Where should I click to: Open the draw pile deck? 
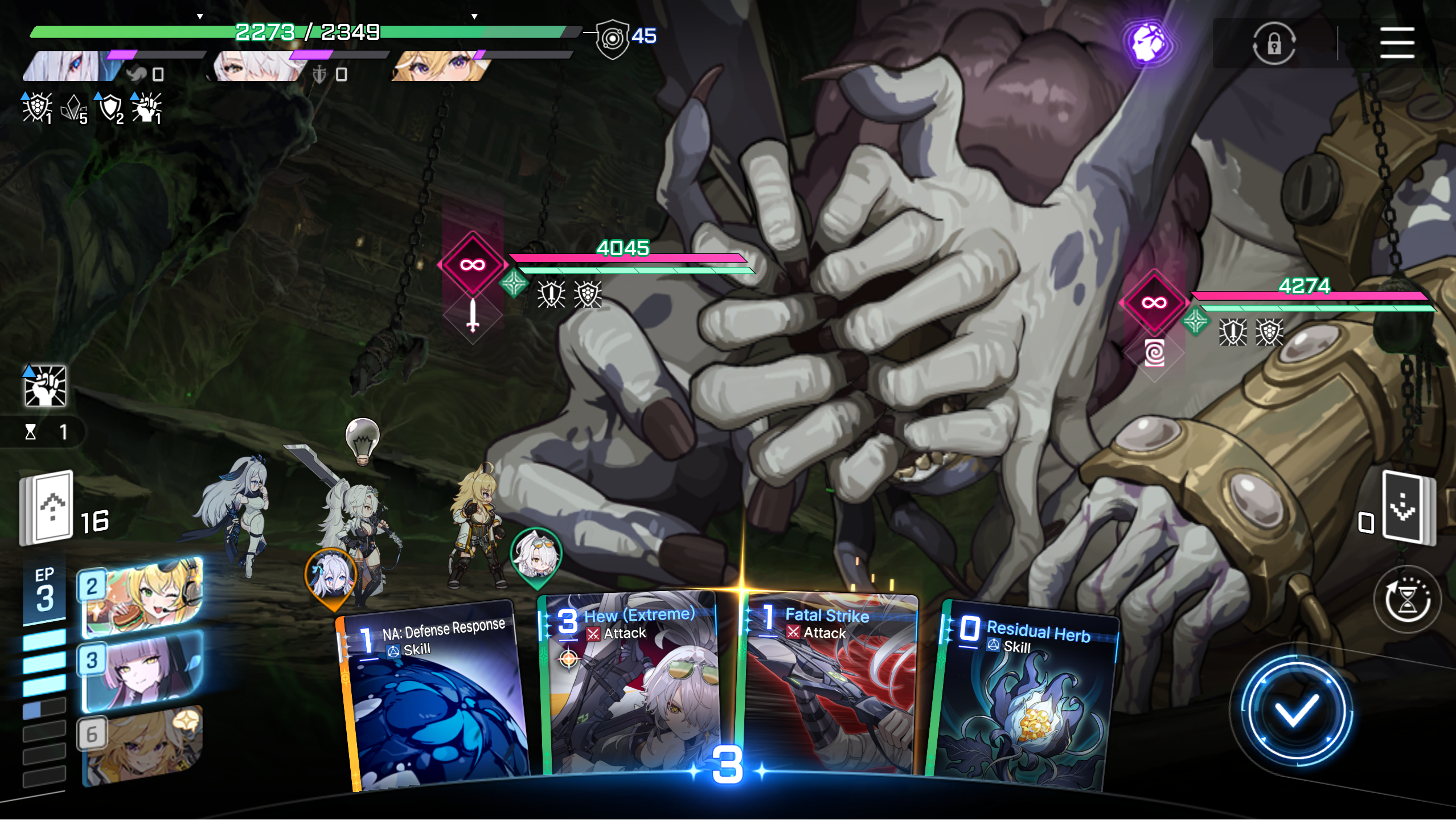click(48, 507)
